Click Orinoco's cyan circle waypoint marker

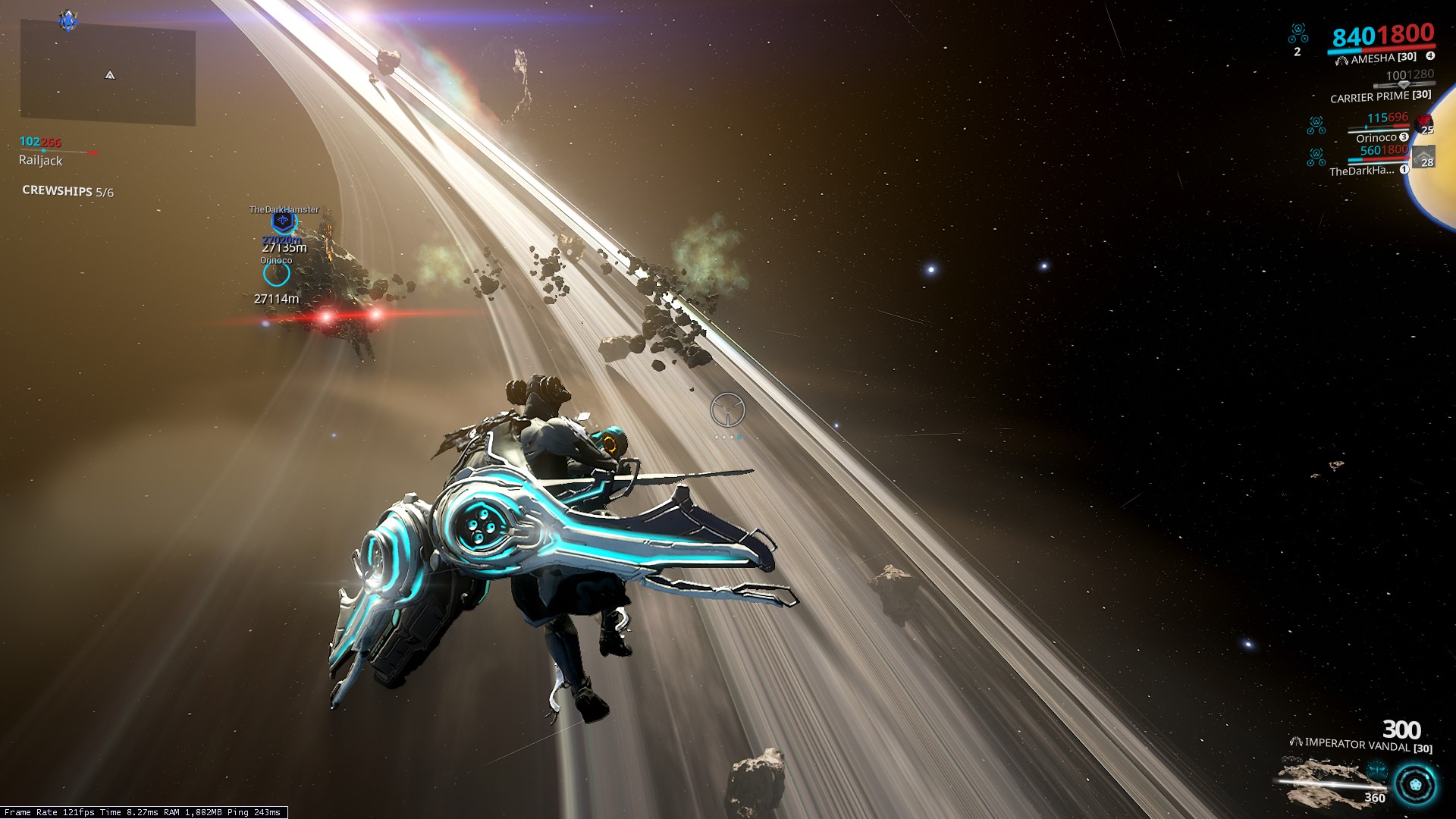(x=276, y=274)
